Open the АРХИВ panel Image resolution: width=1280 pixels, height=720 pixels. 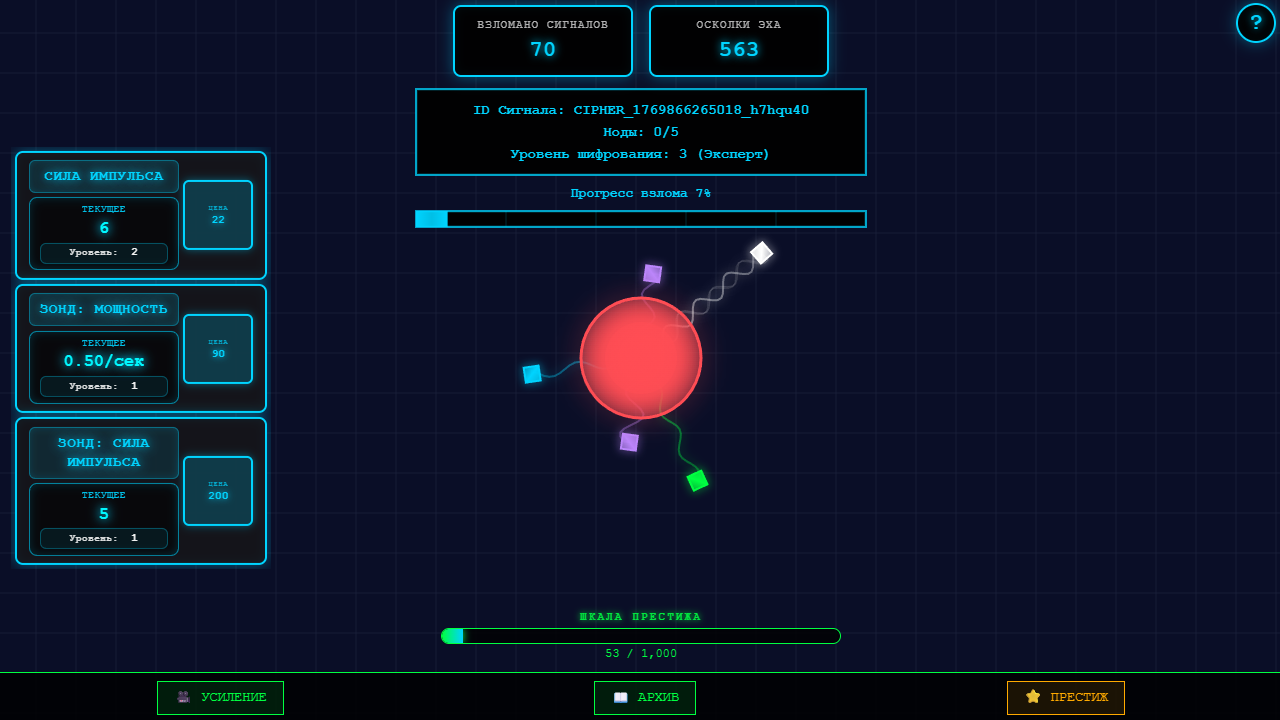(645, 697)
